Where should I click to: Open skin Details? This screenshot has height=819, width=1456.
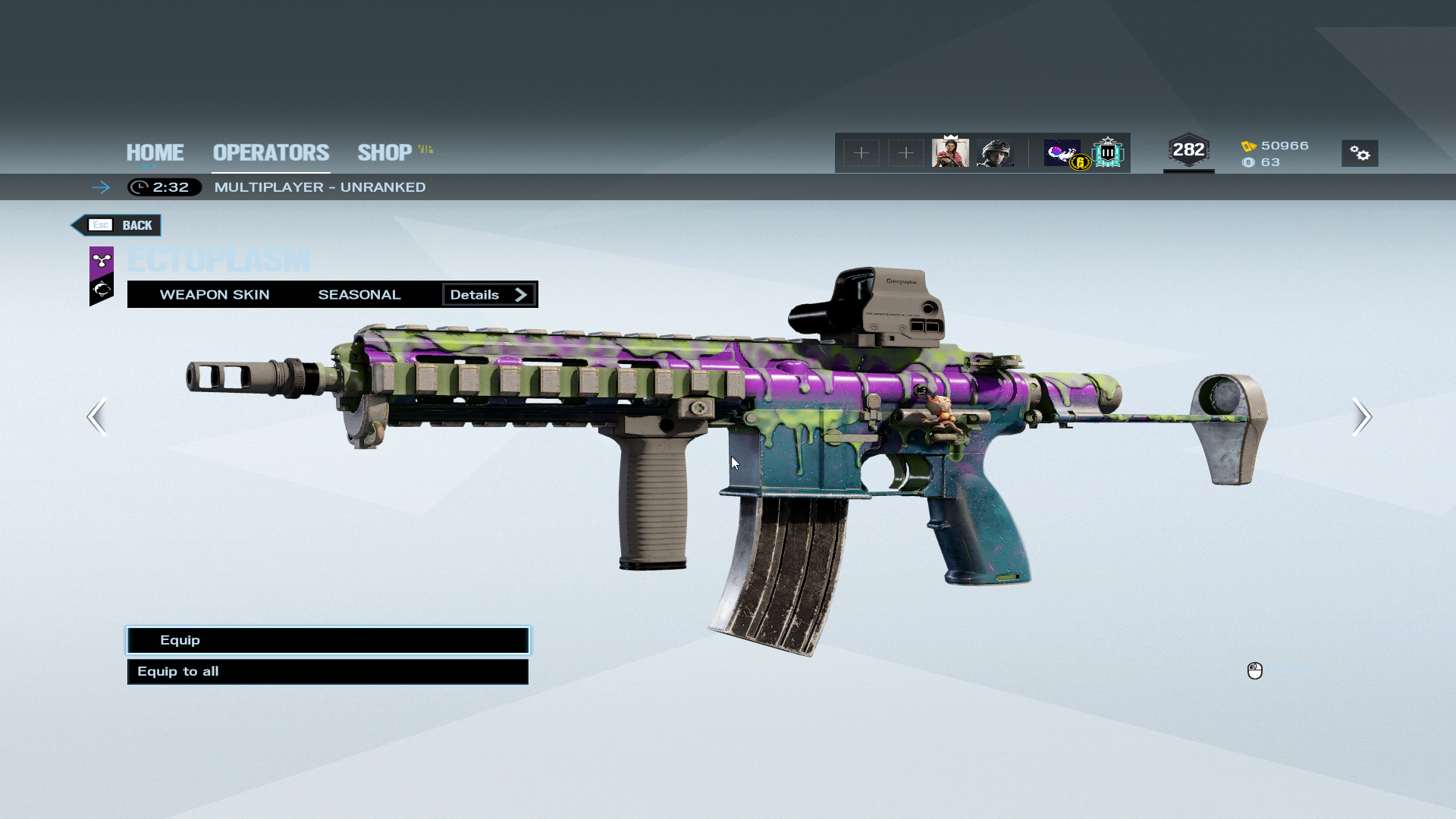point(489,294)
